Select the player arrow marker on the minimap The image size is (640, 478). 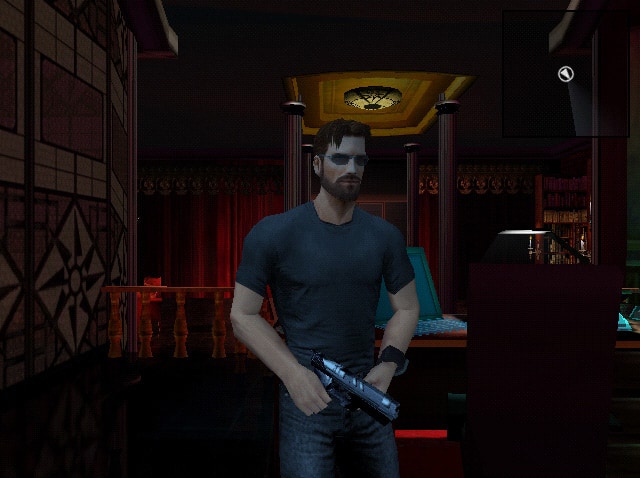(x=565, y=73)
